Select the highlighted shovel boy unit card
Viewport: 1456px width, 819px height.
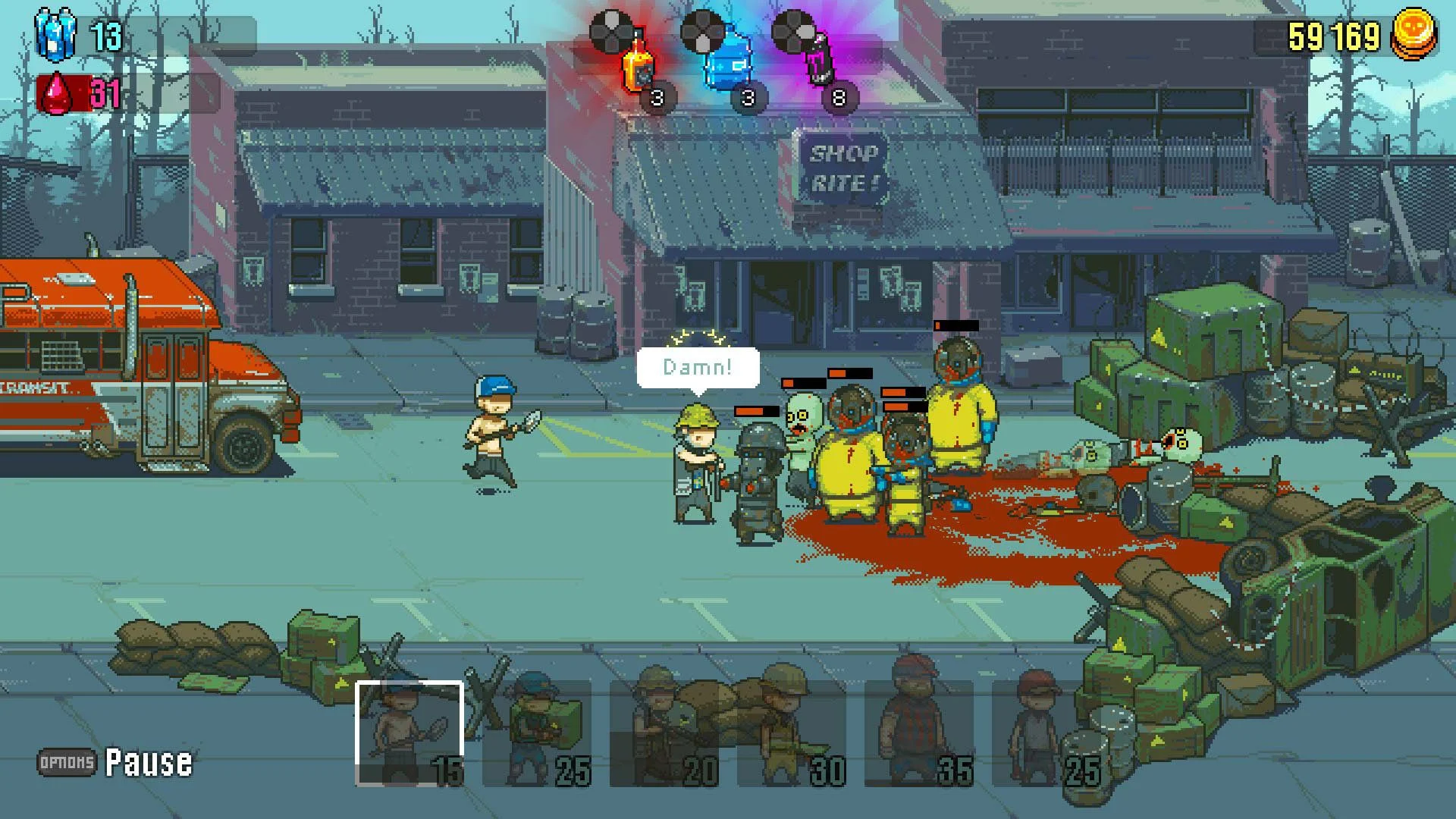pyautogui.click(x=408, y=732)
